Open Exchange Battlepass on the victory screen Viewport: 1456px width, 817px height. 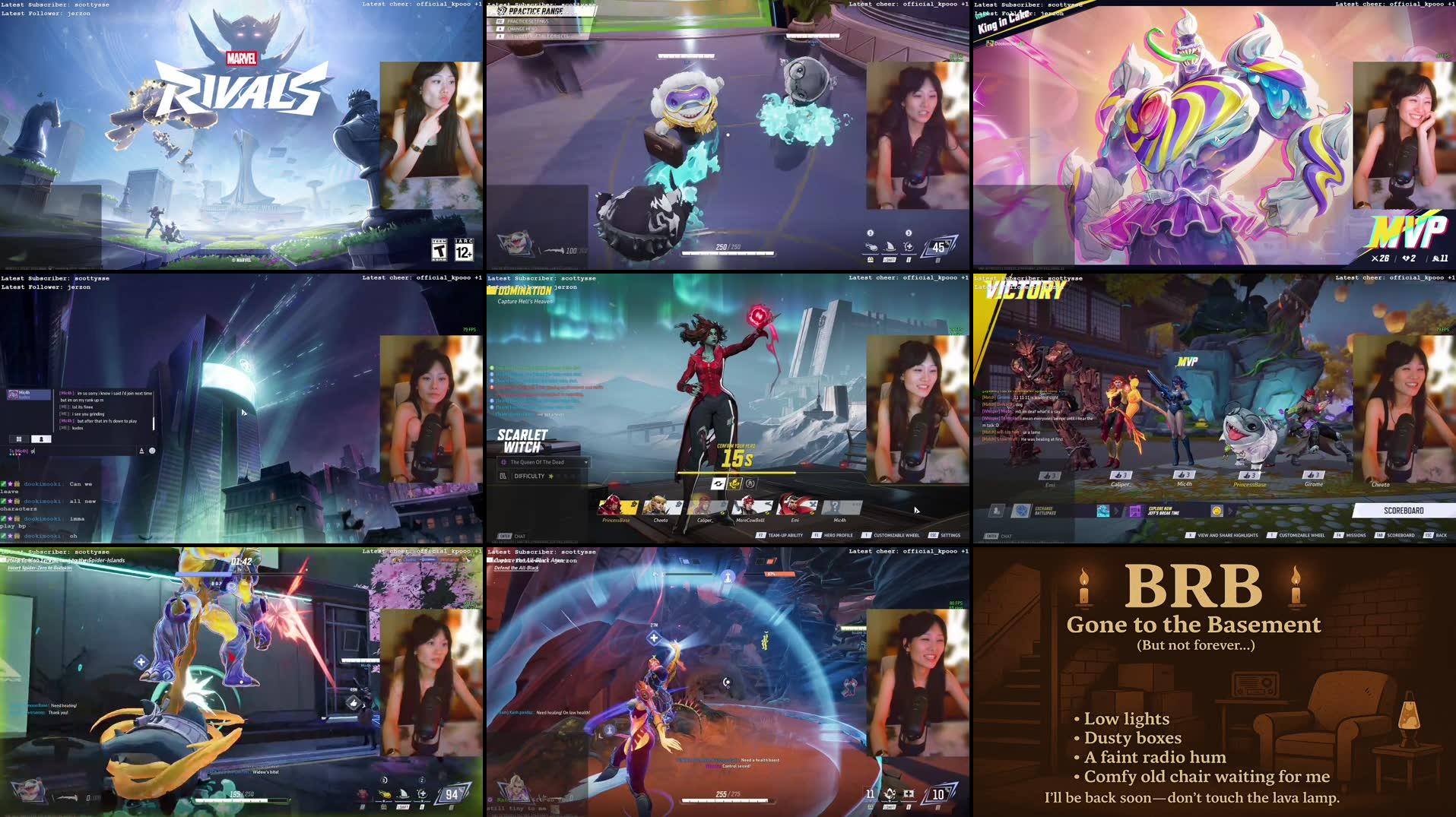[x=1023, y=511]
